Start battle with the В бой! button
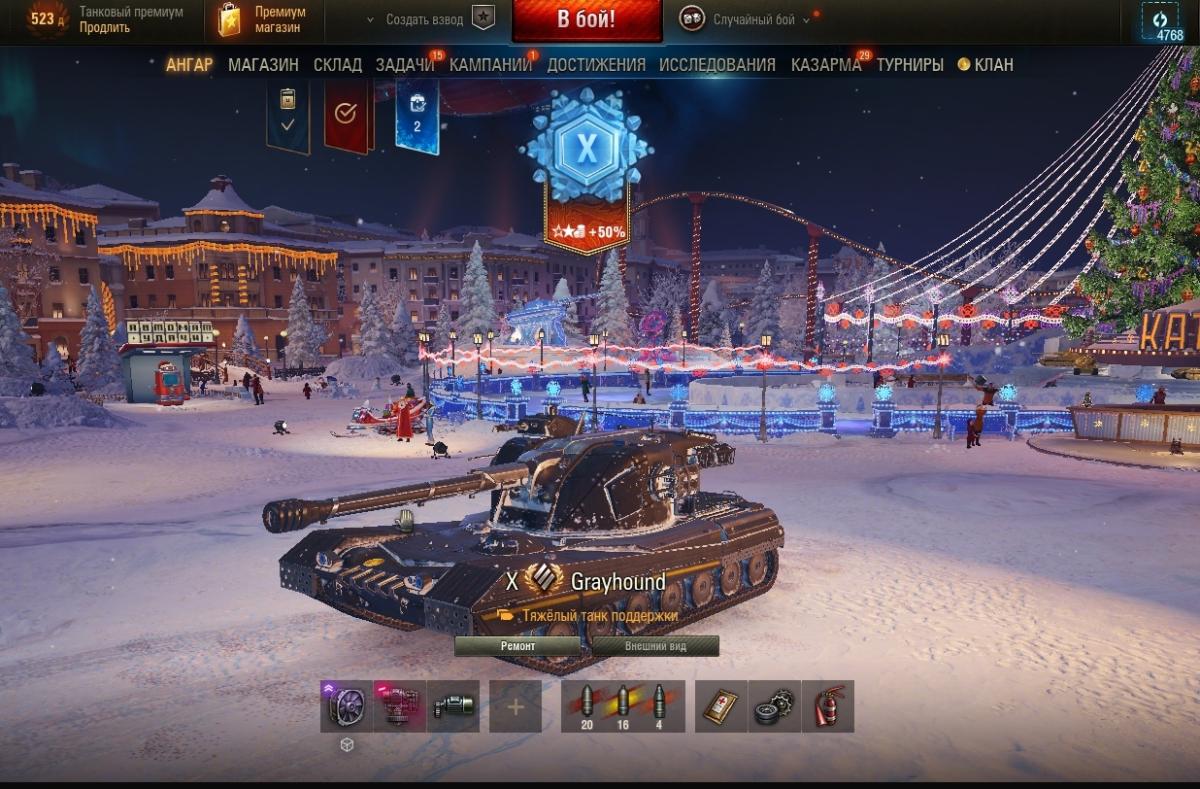The width and height of the screenshot is (1200, 789). click(586, 20)
